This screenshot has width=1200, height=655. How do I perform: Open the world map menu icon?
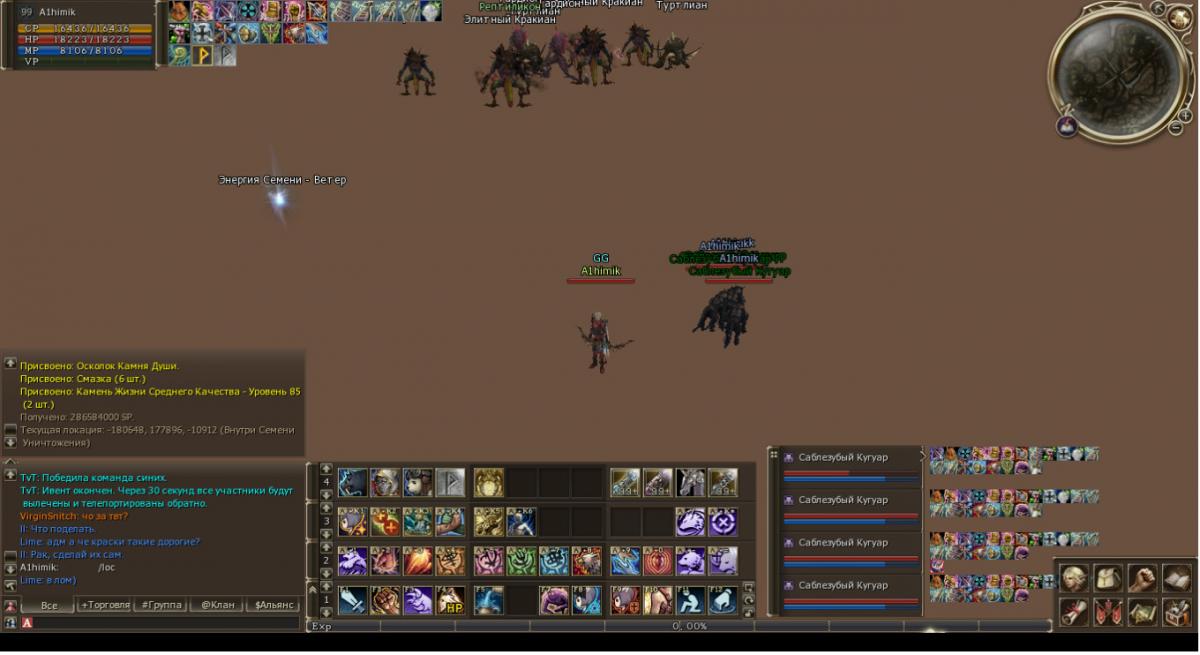click(1142, 611)
